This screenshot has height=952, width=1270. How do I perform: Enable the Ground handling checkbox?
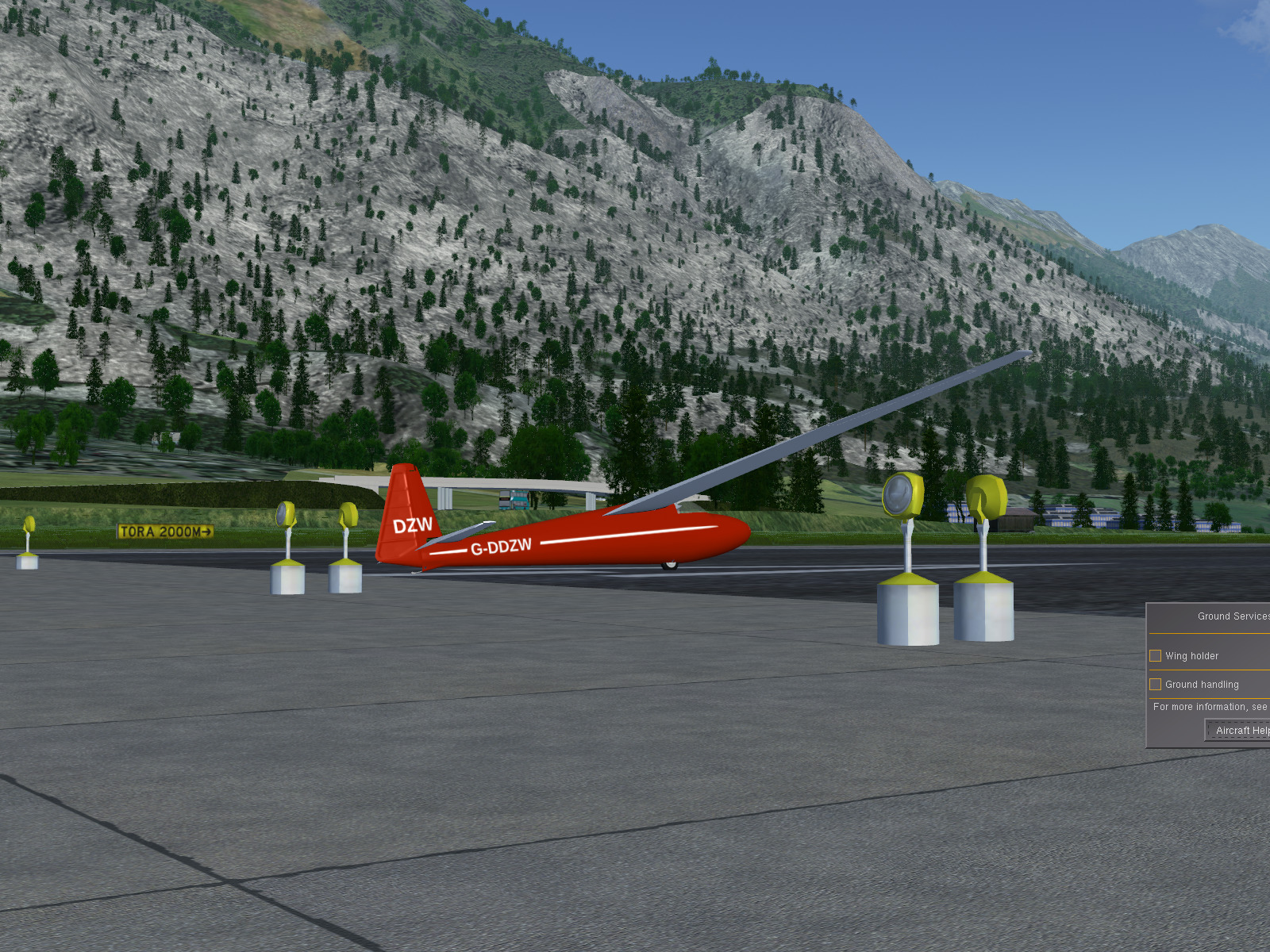[x=1156, y=685]
